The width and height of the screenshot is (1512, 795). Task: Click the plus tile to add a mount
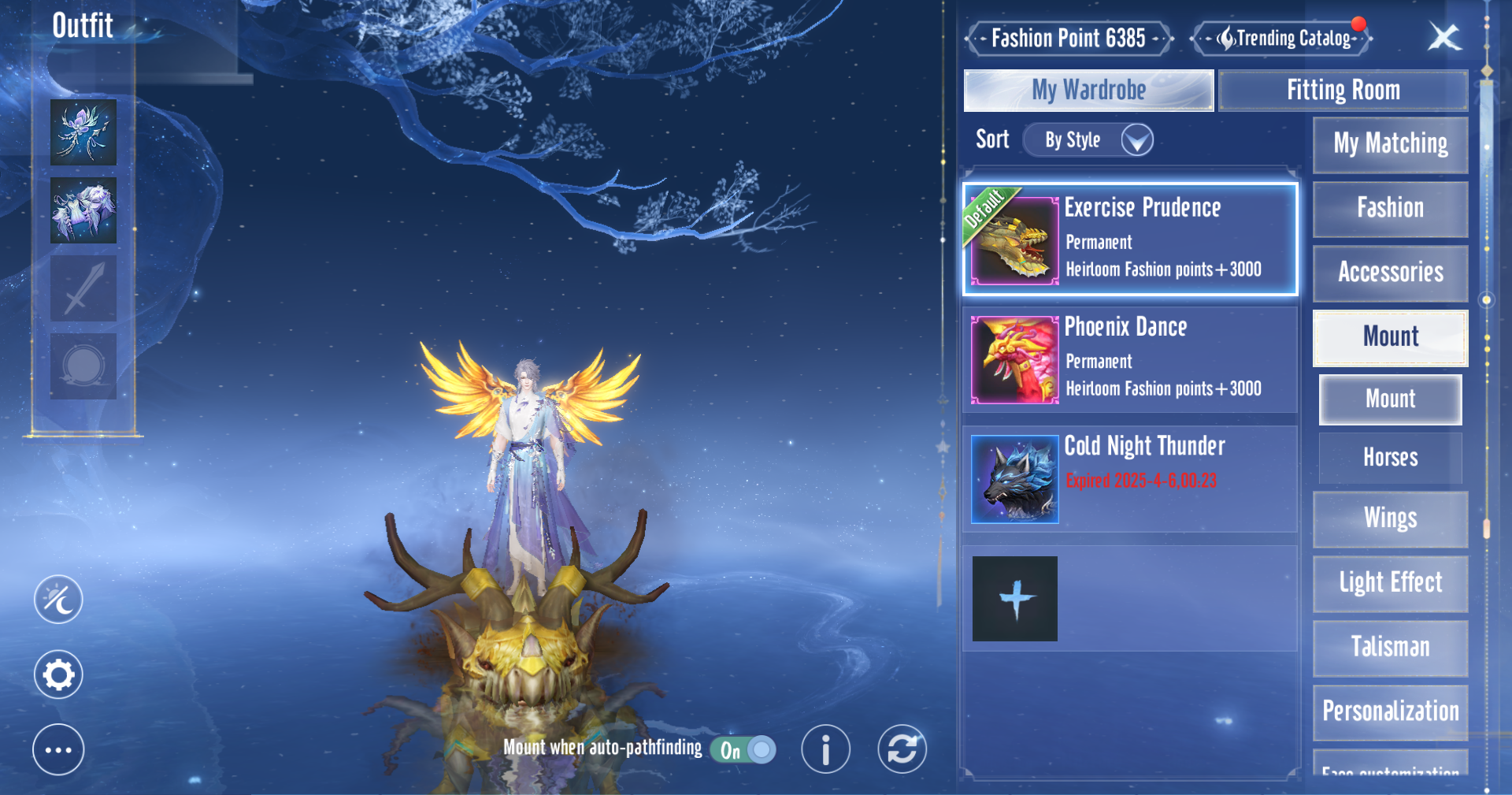pos(1015,599)
